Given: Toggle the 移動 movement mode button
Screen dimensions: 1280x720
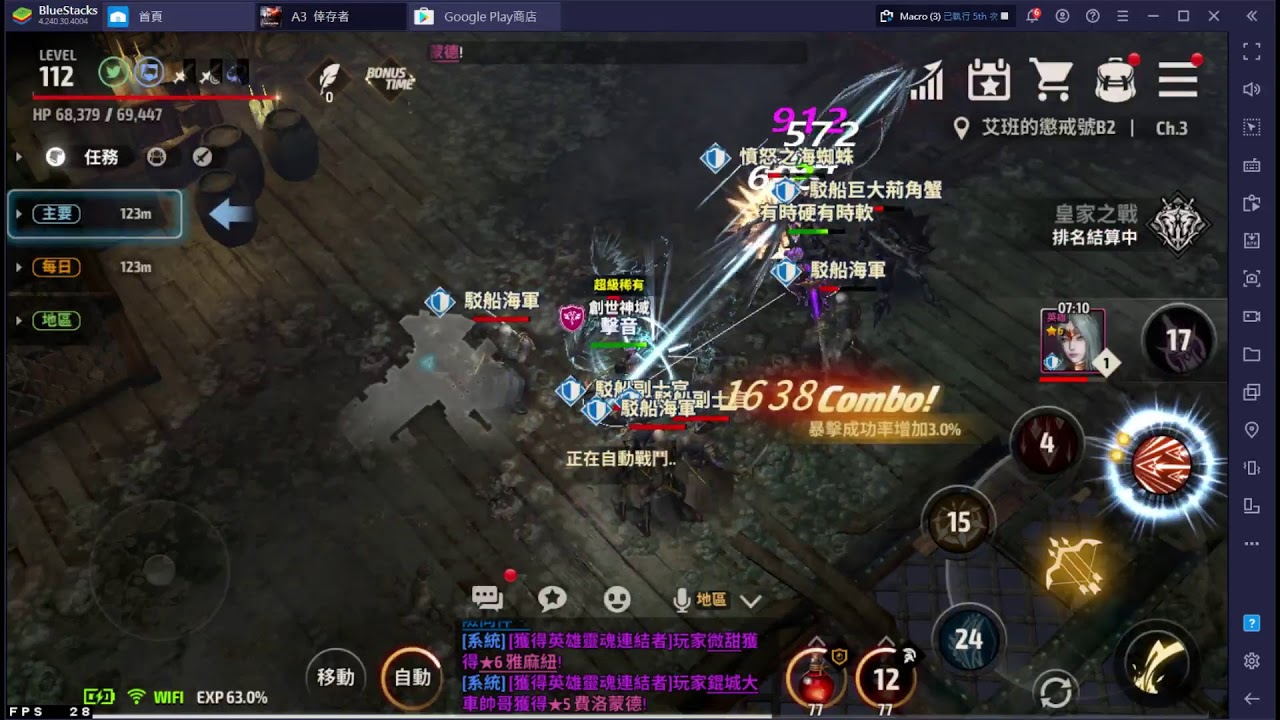Looking at the screenshot, I should 335,677.
